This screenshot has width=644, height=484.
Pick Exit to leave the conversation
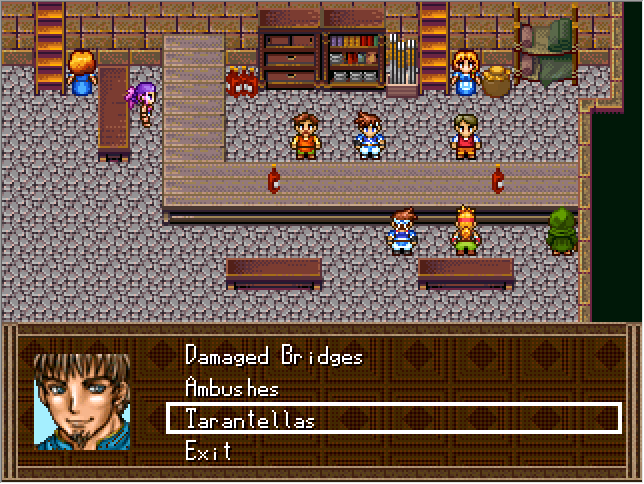[208, 451]
